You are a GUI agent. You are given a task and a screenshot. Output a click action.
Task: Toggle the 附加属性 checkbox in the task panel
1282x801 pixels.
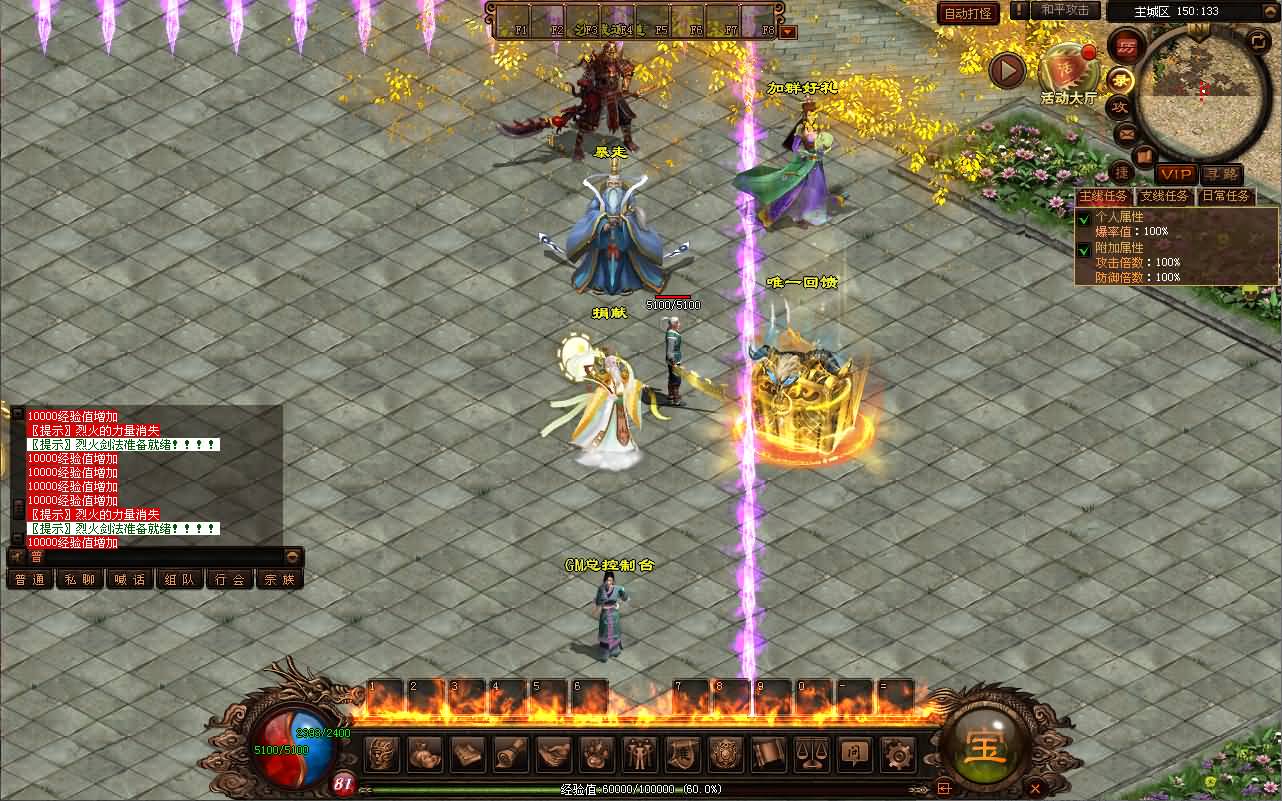coord(1084,247)
